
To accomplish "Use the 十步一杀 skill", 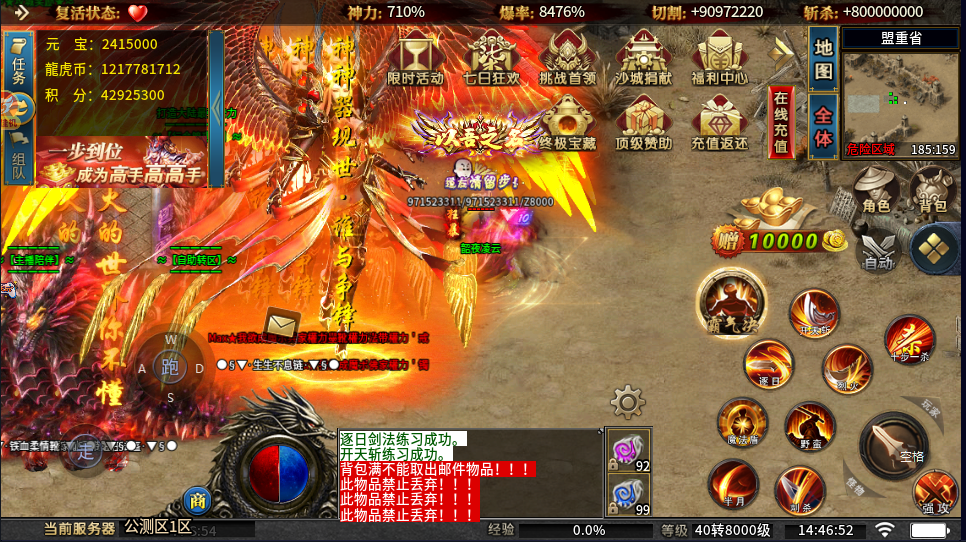I will [x=908, y=340].
